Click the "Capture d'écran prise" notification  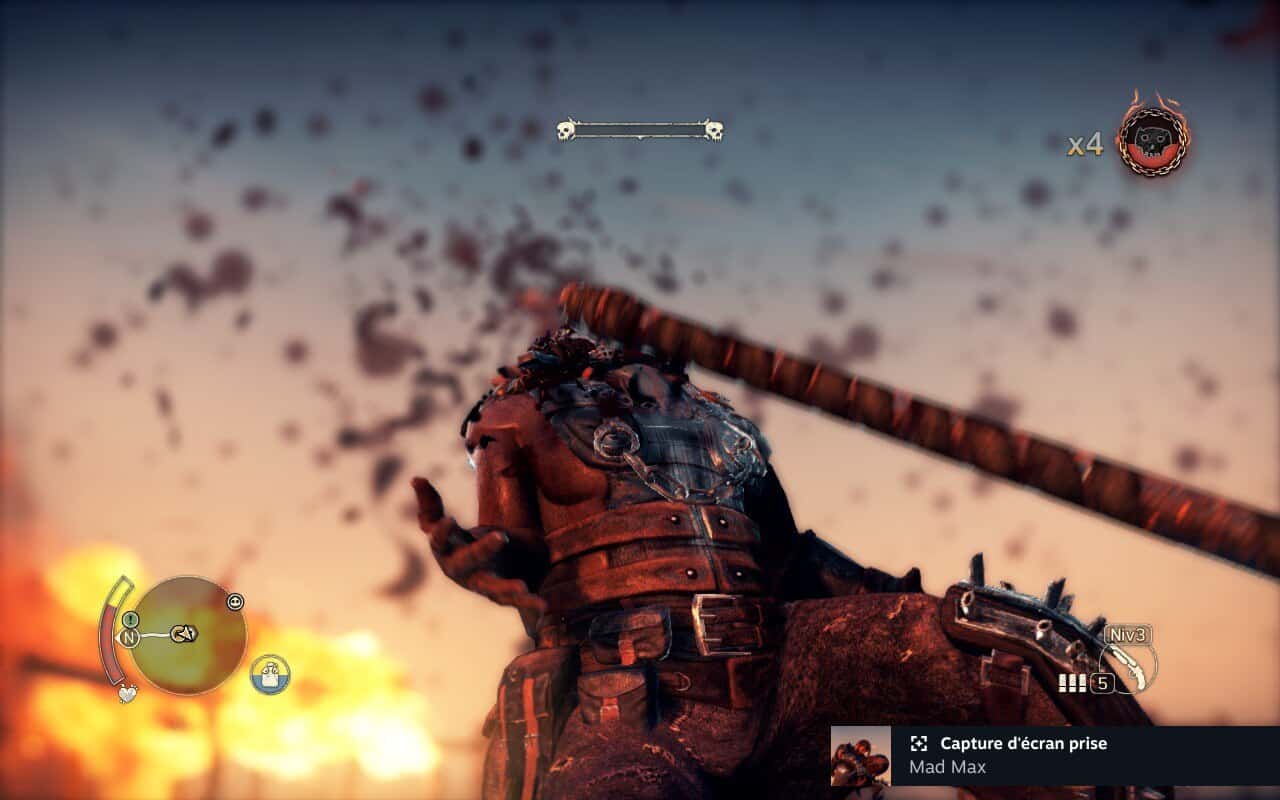click(1022, 744)
